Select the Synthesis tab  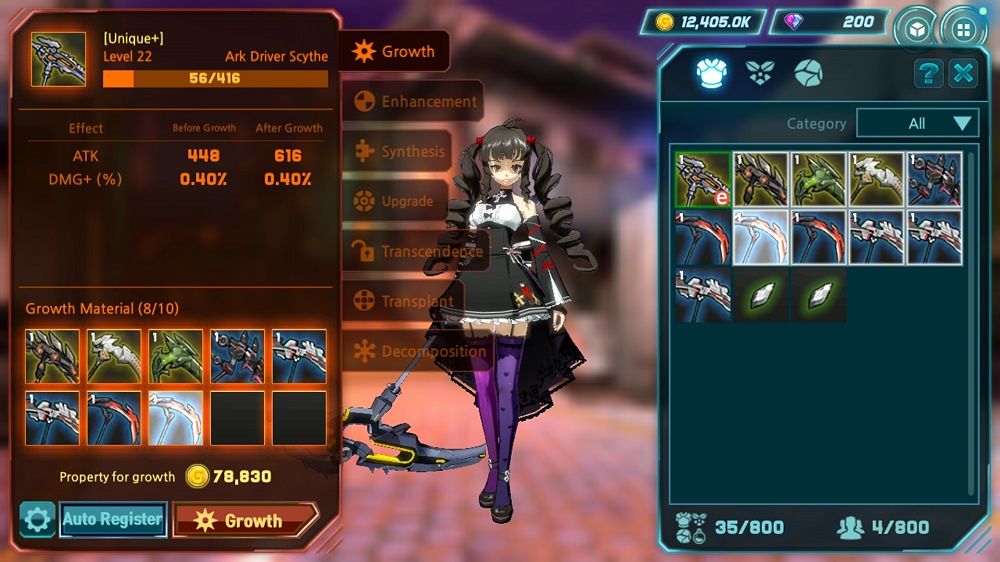click(400, 152)
